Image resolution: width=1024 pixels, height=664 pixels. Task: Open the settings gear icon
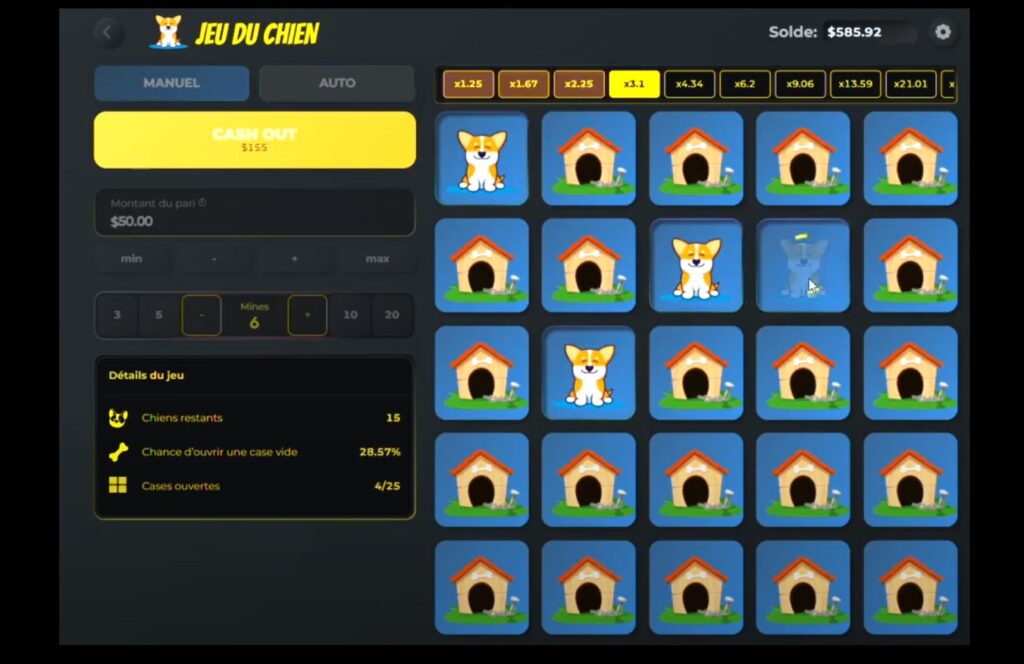[942, 32]
